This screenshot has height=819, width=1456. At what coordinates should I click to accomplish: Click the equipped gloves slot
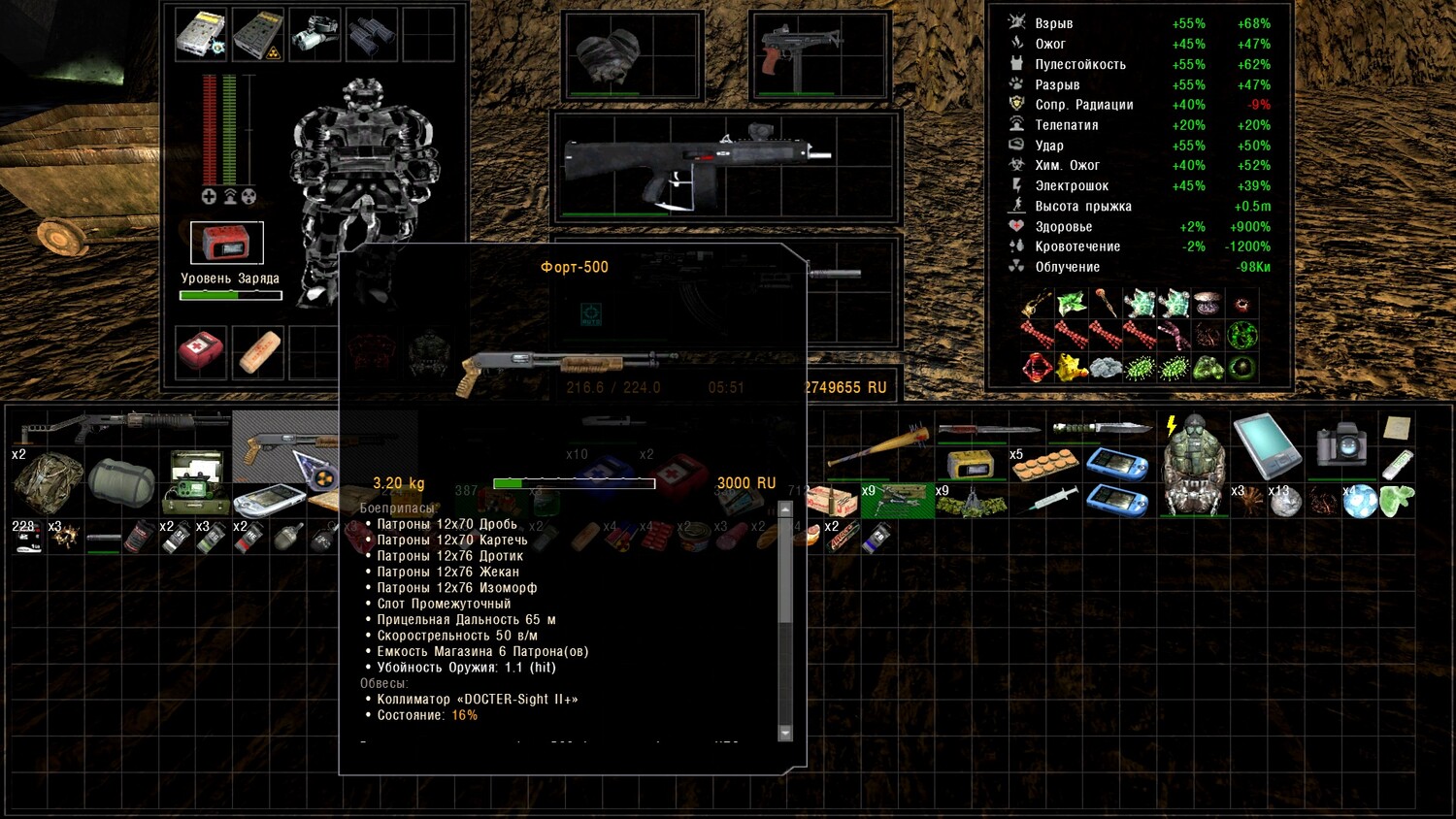click(x=611, y=54)
